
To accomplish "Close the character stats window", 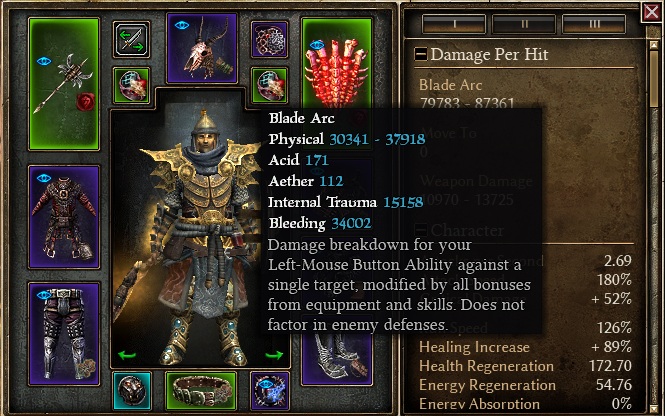I will point(653,13).
